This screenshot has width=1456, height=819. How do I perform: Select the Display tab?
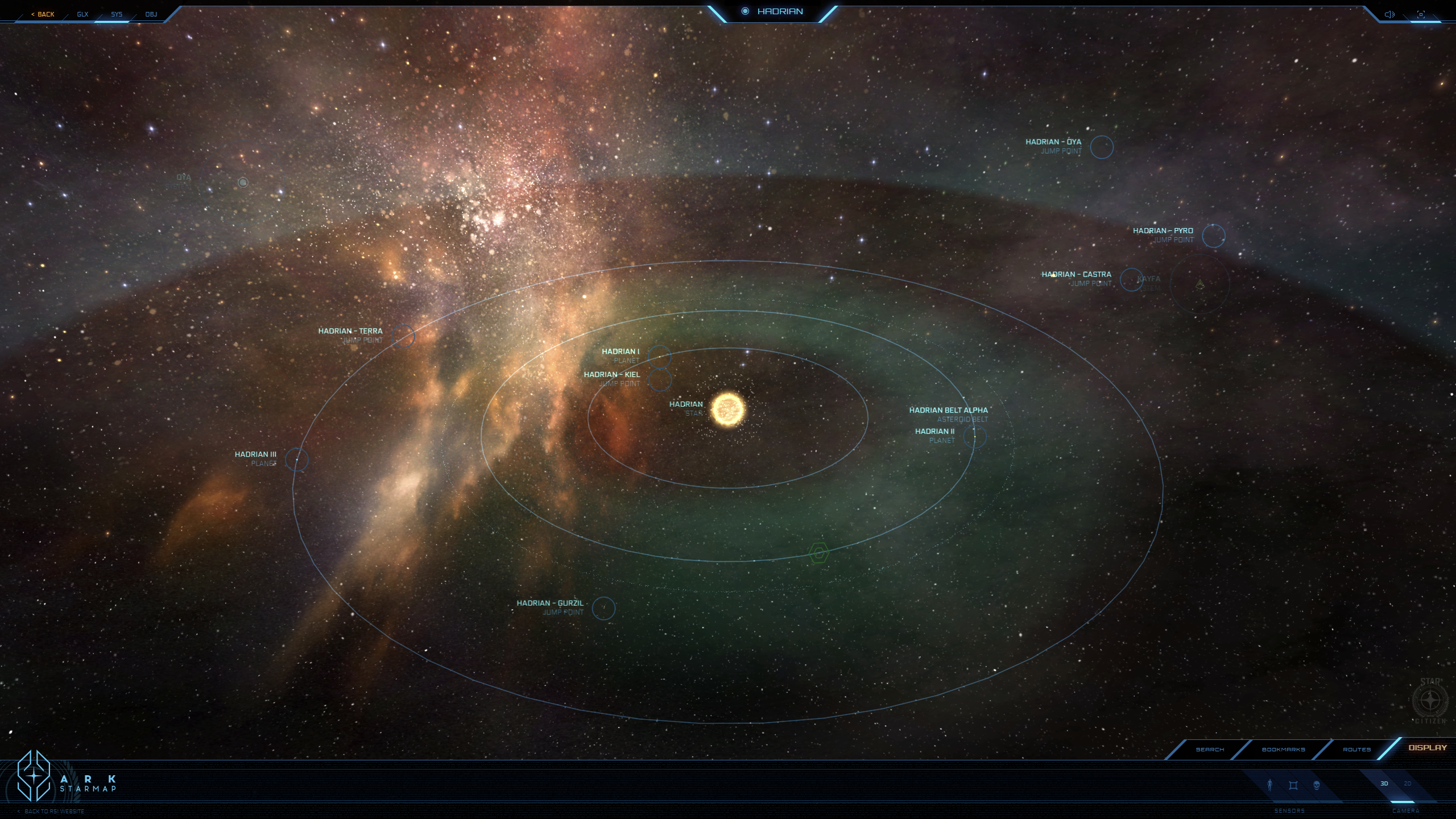[1427, 748]
